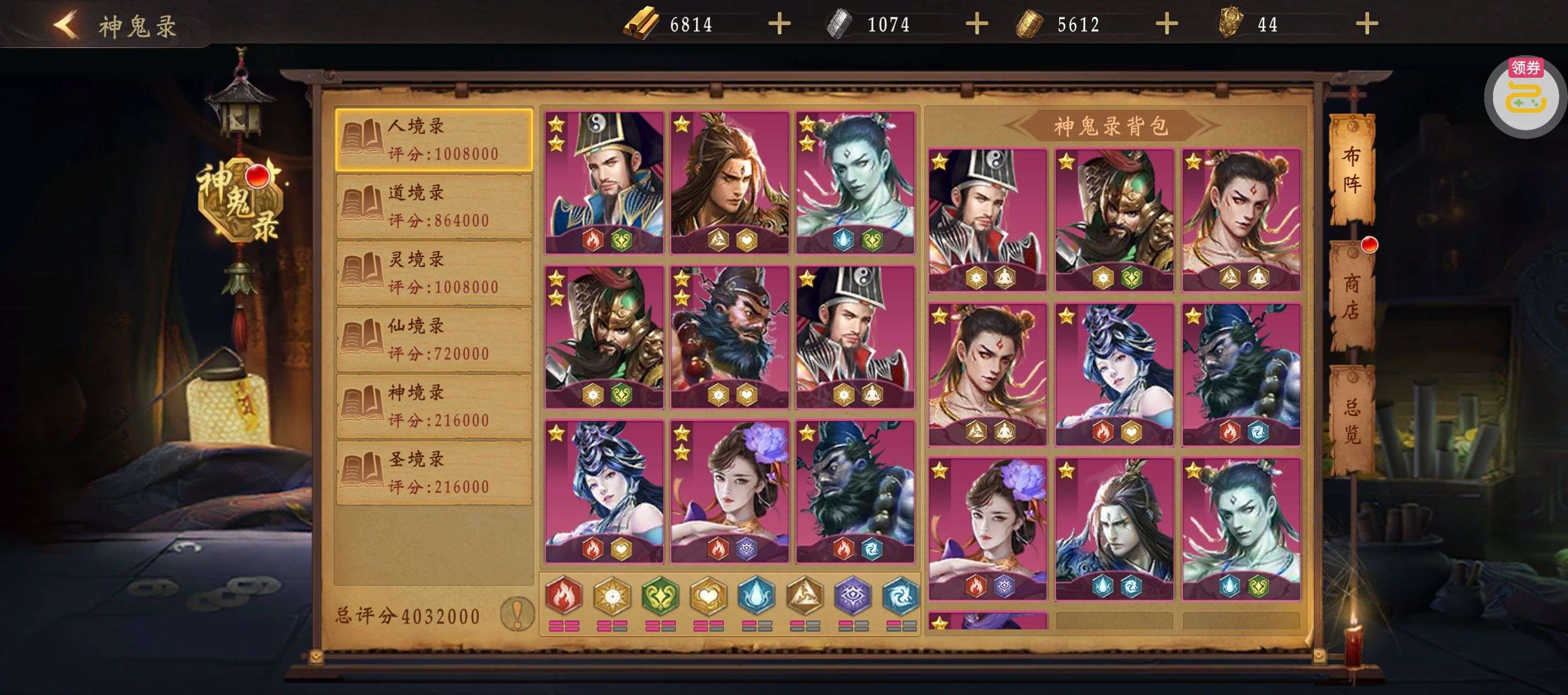Open the 布阵 formation banner
Screen dimensions: 1568x695
pyautogui.click(x=1351, y=169)
